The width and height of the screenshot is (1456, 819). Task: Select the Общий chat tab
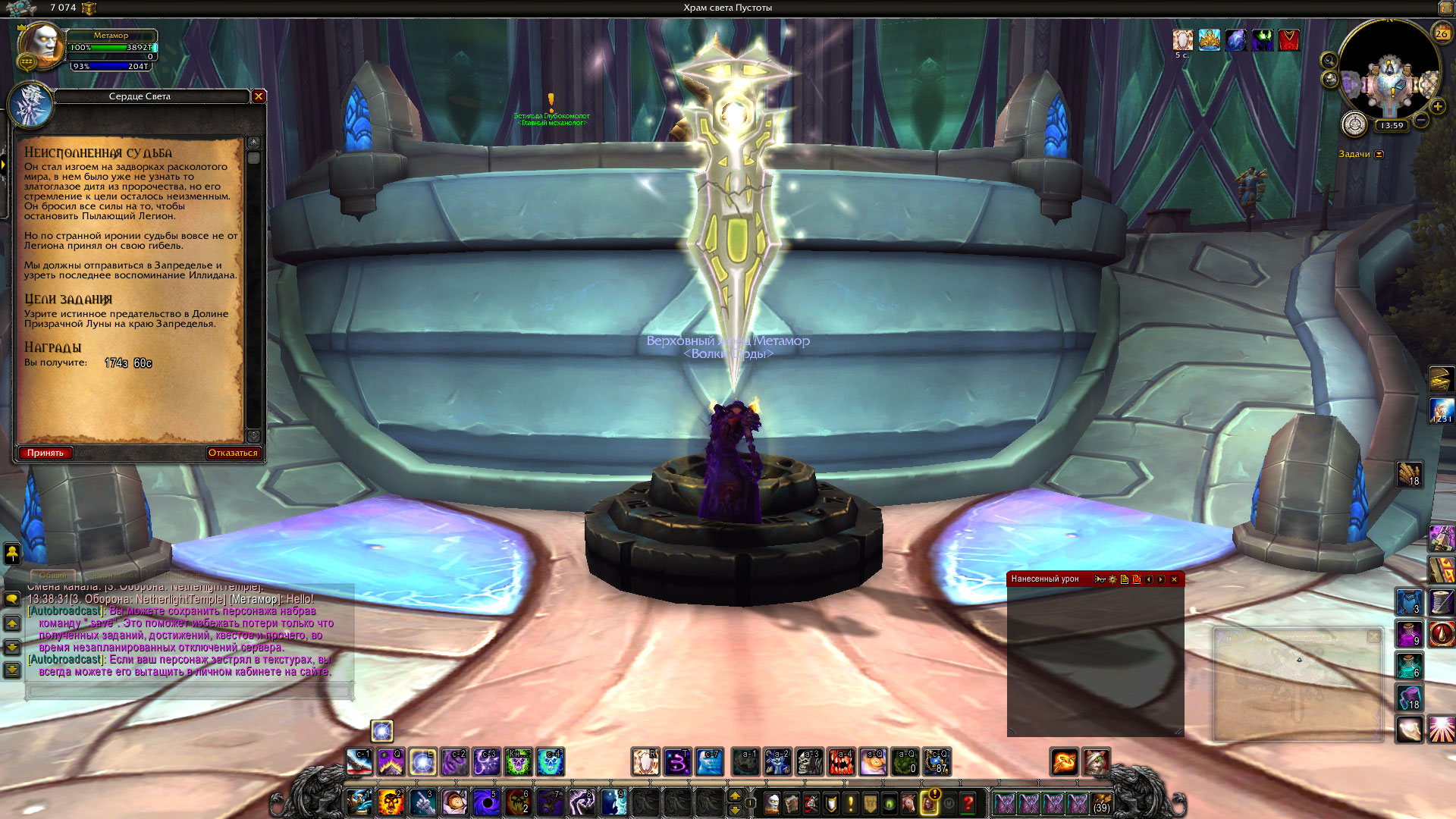53,576
